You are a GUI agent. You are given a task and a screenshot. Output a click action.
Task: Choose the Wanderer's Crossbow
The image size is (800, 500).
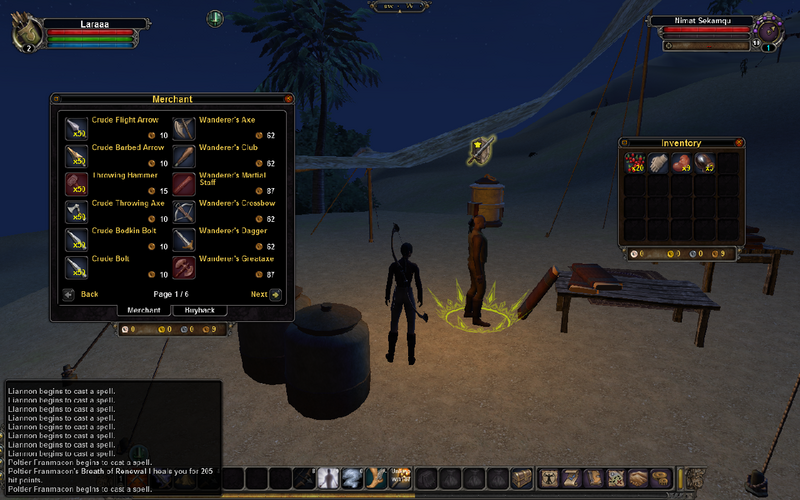coord(185,212)
